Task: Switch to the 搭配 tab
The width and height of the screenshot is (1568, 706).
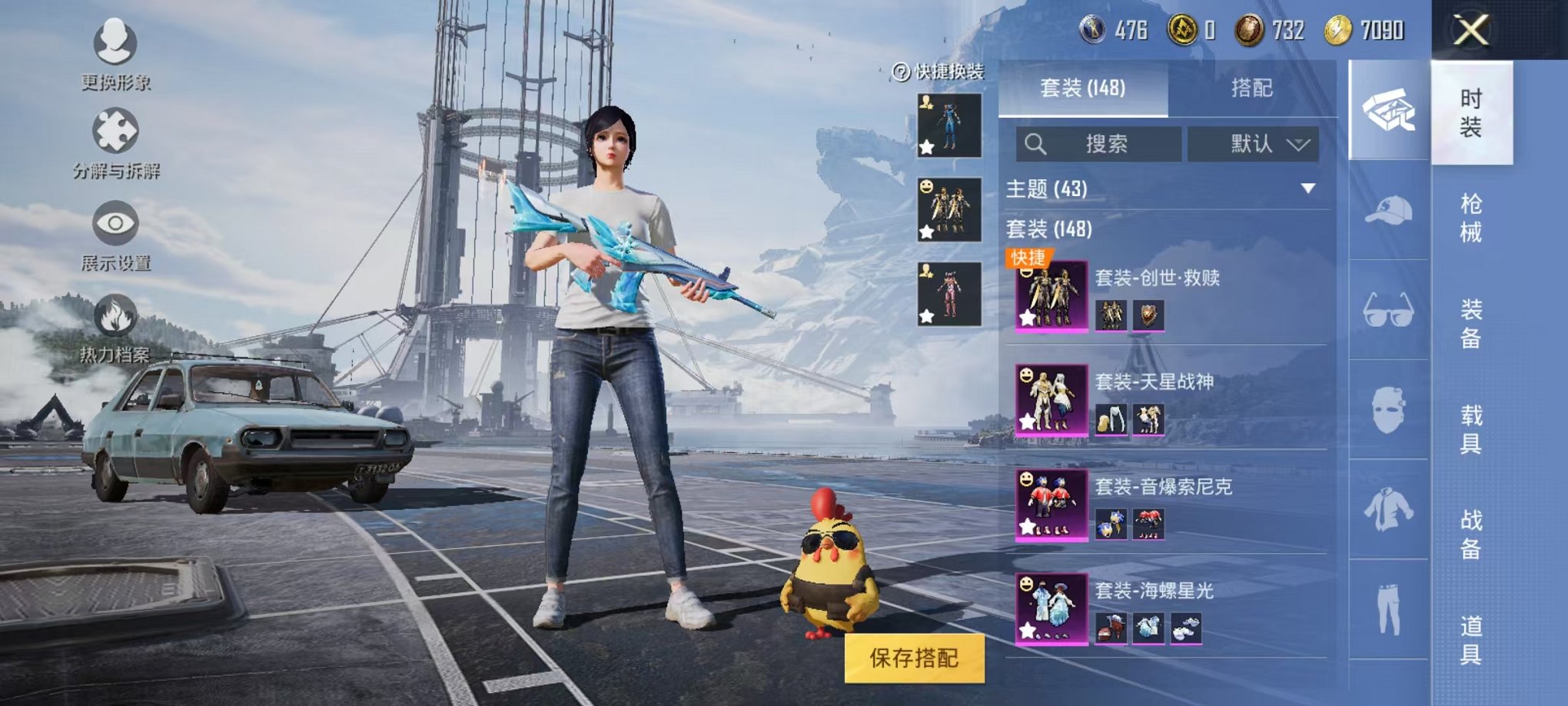Action: (x=1251, y=88)
